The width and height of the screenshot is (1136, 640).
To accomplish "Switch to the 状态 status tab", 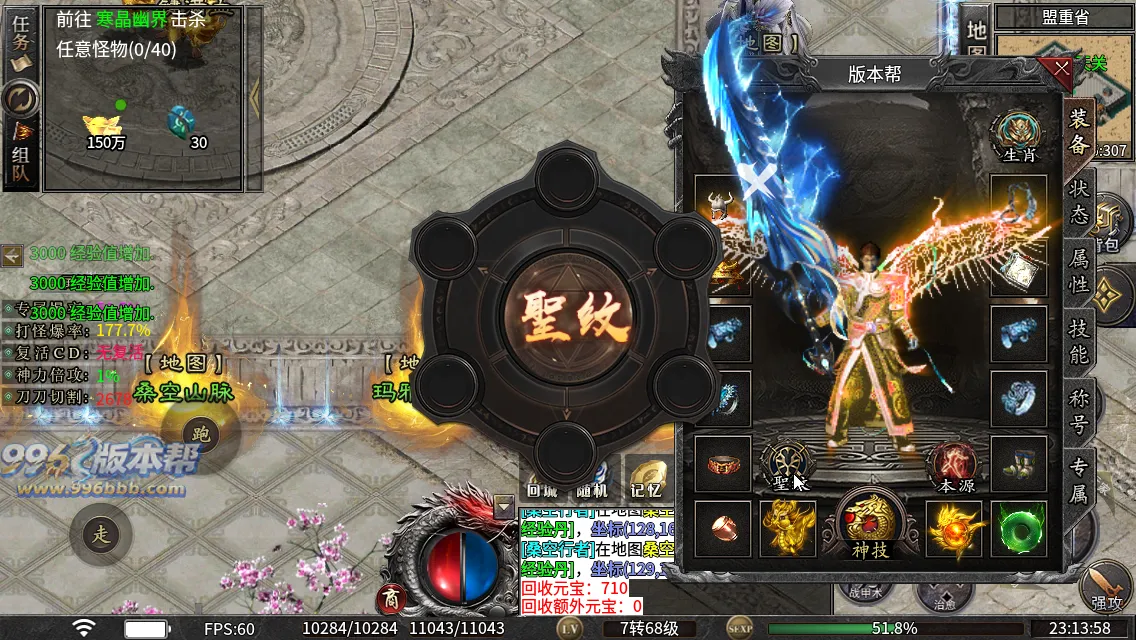I will pos(1079,201).
